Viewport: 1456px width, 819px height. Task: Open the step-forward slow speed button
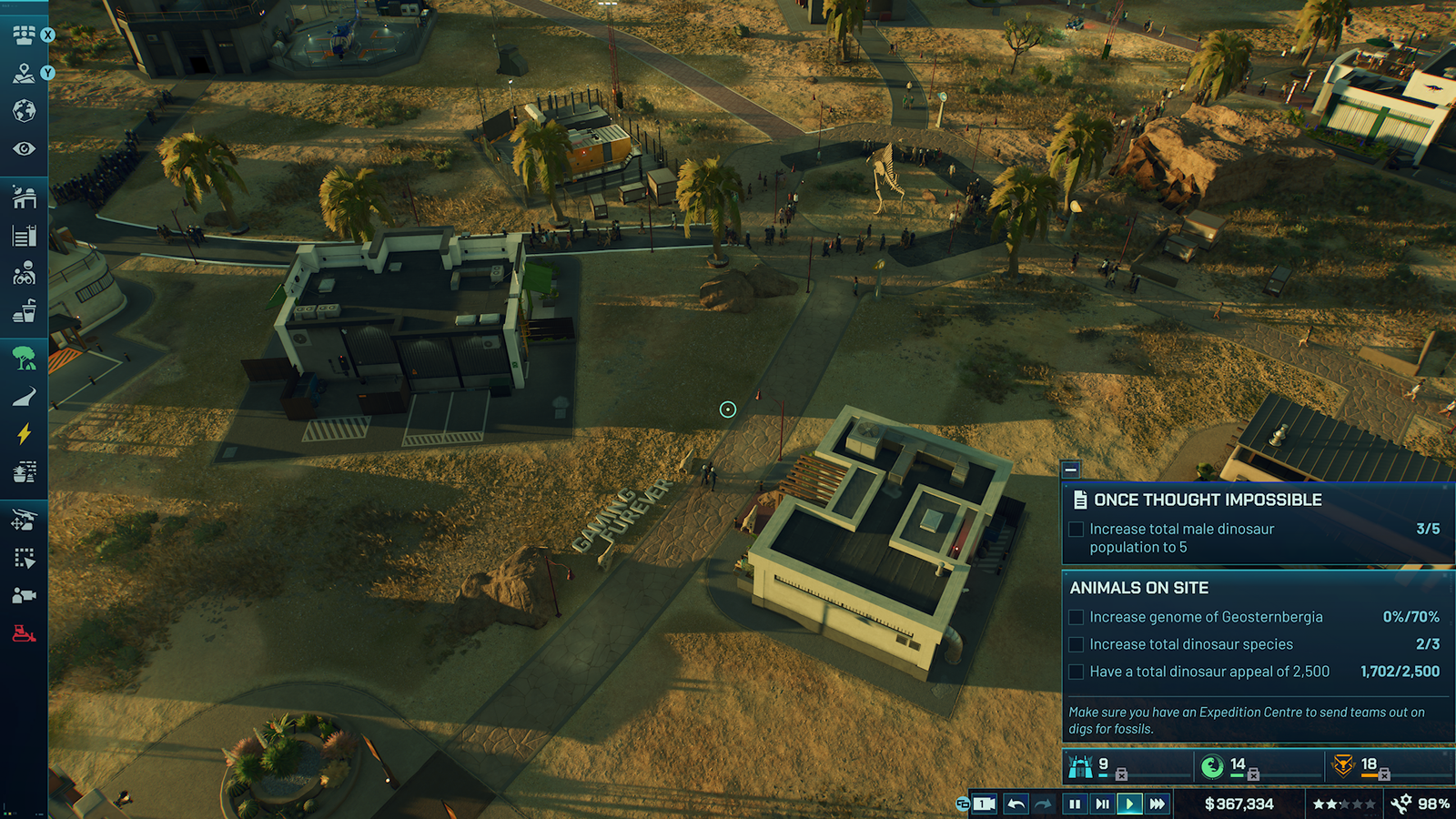coord(1102,804)
